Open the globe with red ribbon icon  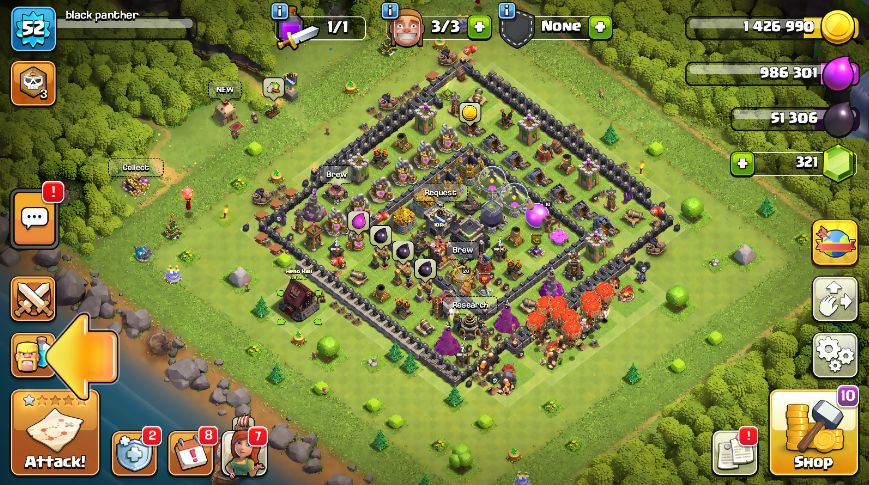click(834, 243)
